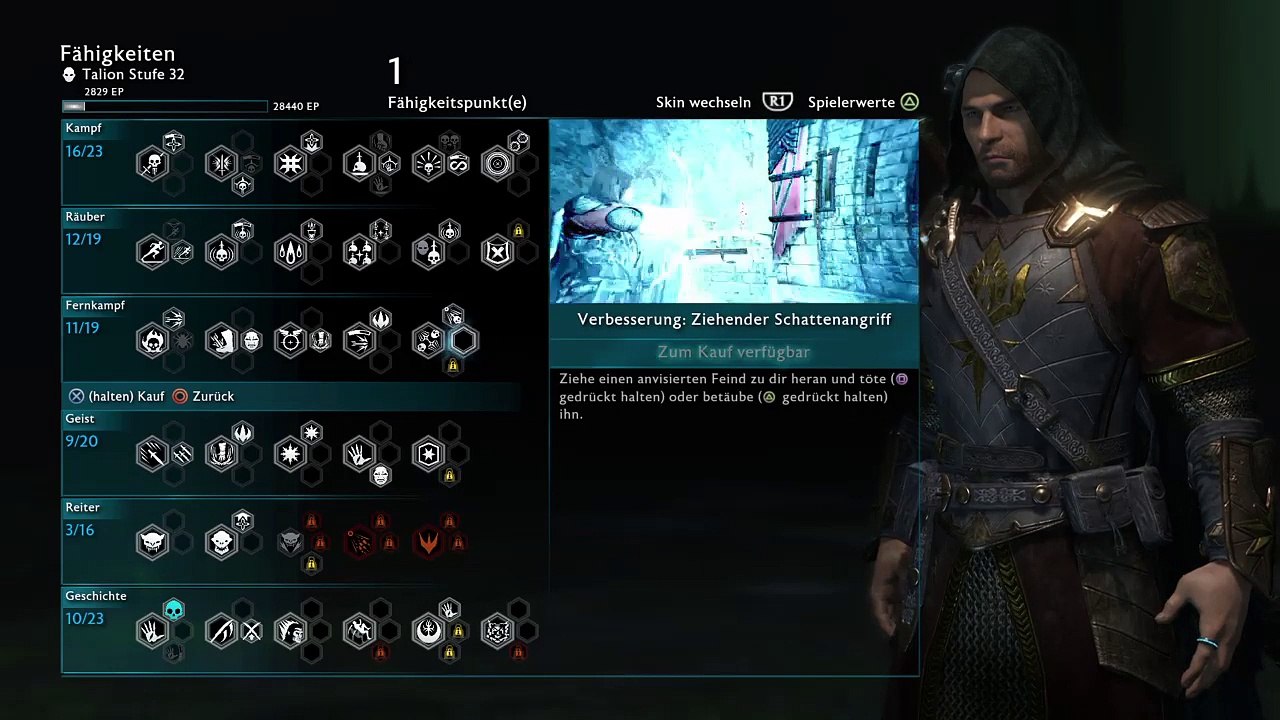This screenshot has height=720, width=1280.
Task: Choose the concentric rings skill in Kampf
Action: click(497, 163)
